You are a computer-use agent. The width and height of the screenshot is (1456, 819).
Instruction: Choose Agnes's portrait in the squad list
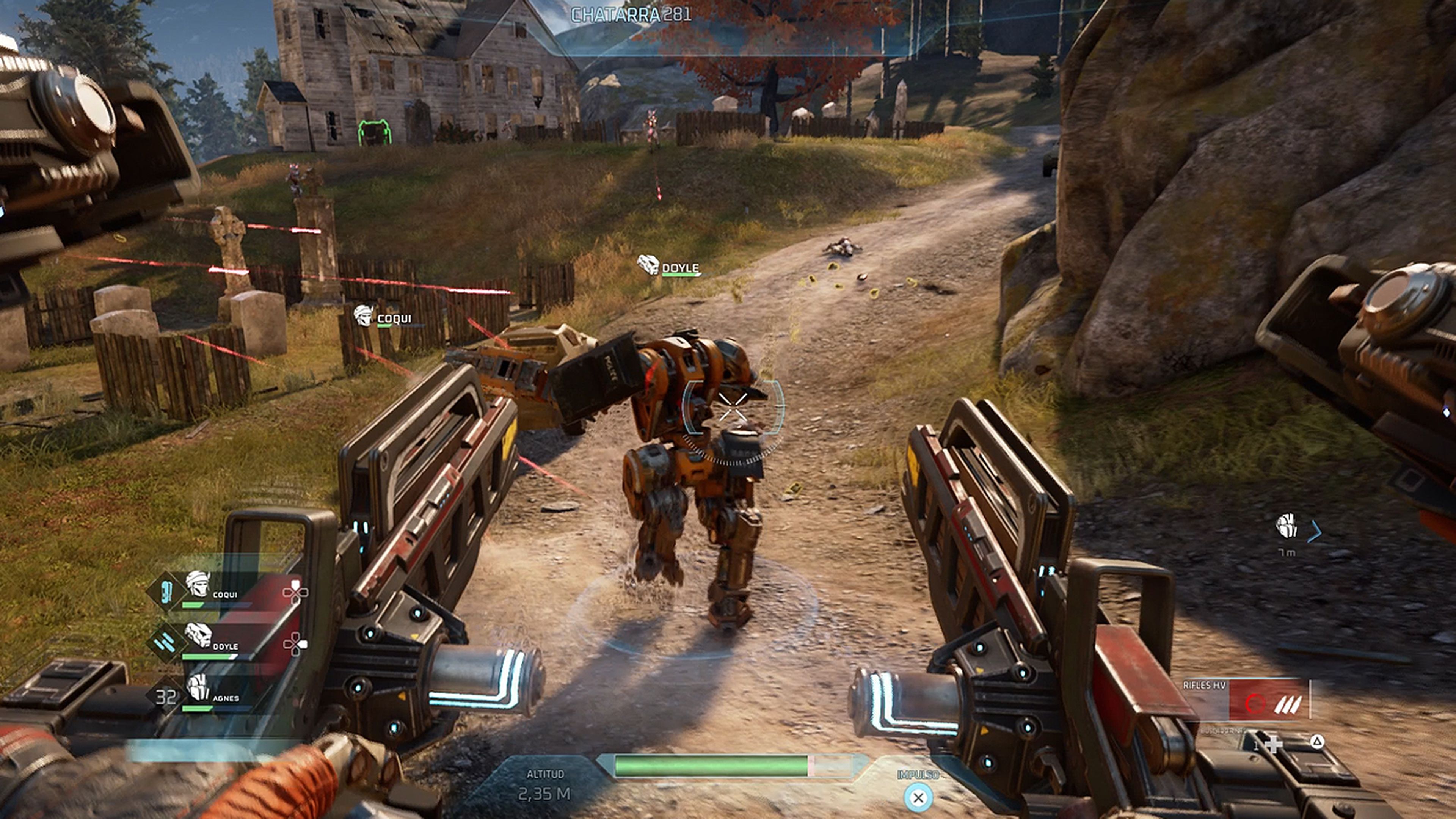pos(198,687)
